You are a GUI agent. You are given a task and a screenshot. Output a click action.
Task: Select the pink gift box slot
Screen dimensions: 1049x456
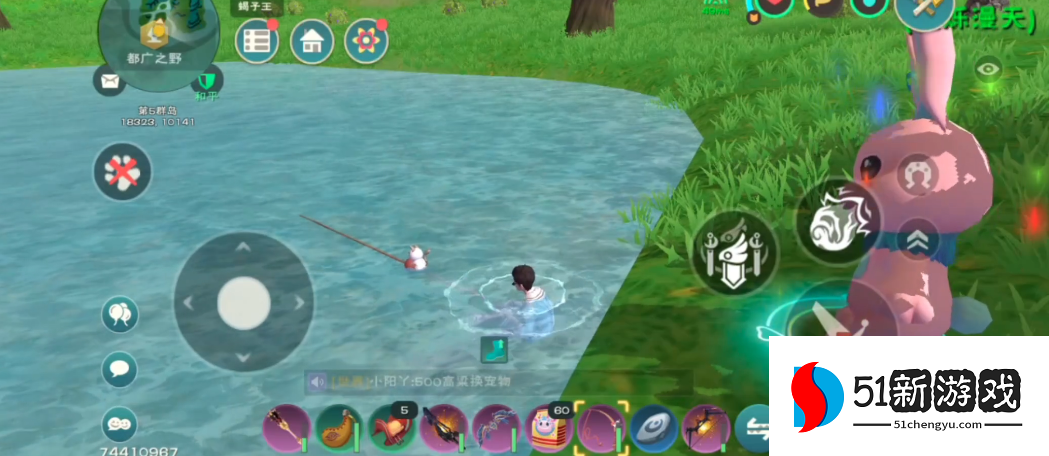548,430
